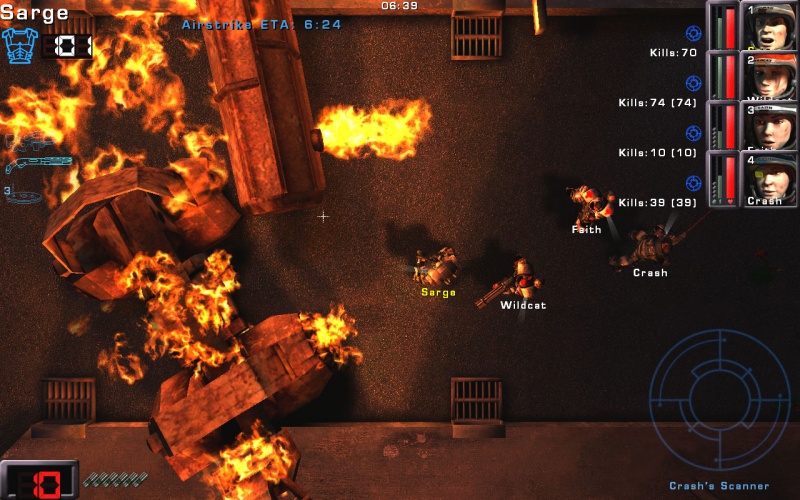
Task: Choose Faith's portrait in squad slot 3
Action: point(769,126)
